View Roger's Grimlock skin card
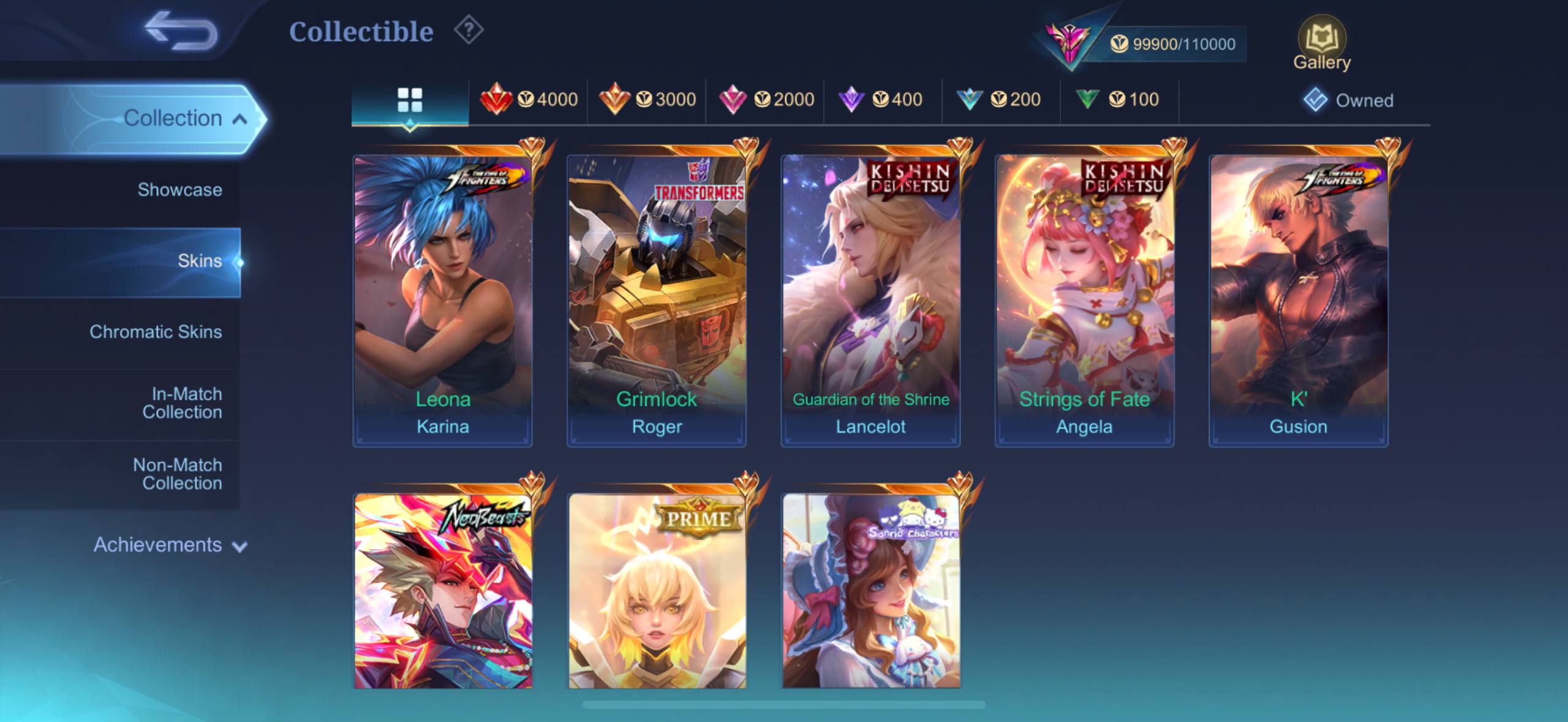Image resolution: width=1568 pixels, height=722 pixels. [x=657, y=300]
